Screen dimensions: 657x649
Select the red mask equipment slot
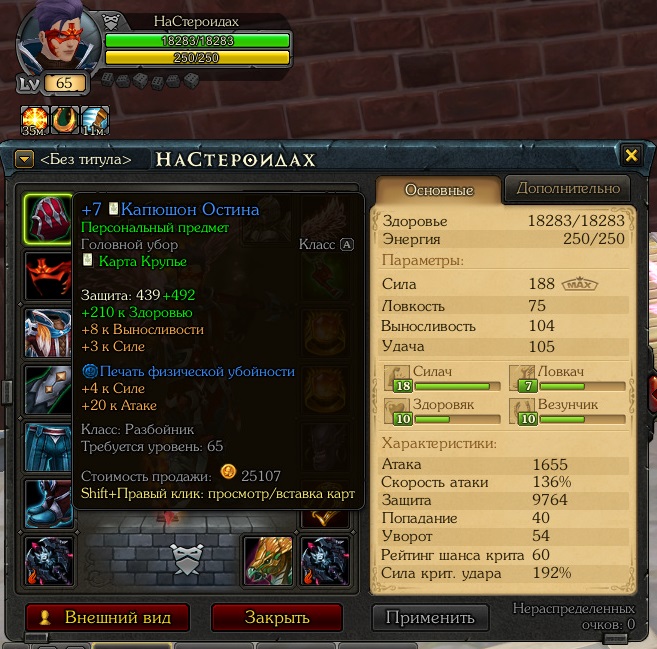click(47, 275)
